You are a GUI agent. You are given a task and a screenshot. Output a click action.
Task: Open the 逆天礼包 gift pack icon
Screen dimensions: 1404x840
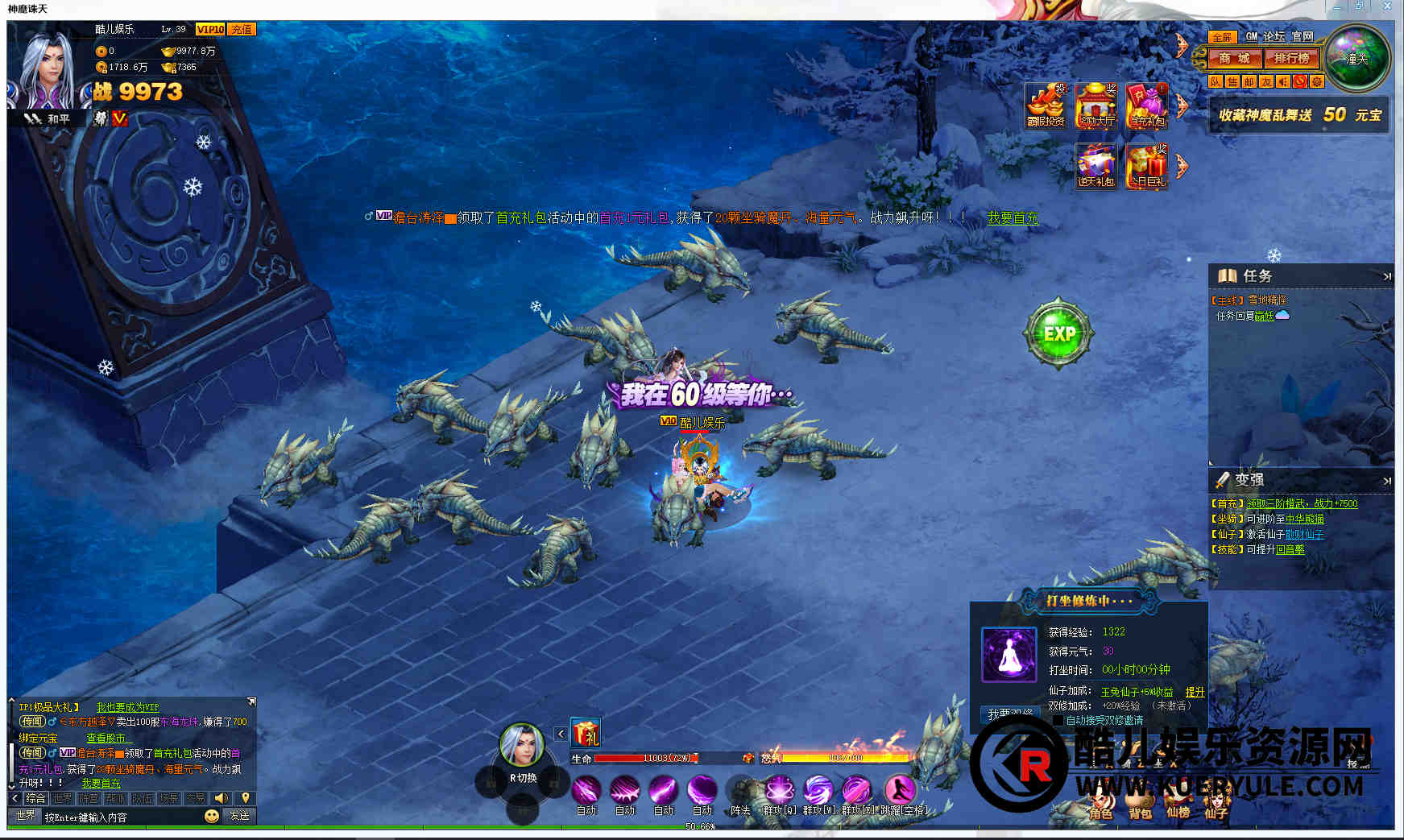(x=1096, y=166)
